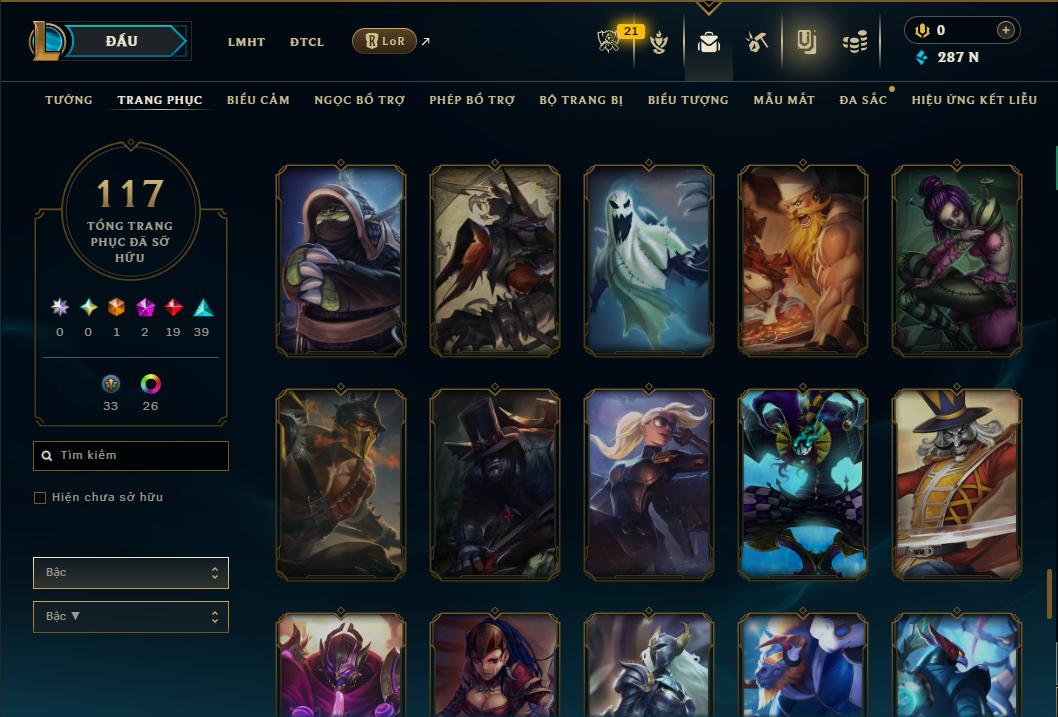This screenshot has height=717, width=1058.
Task: Open the coin stack store icon
Action: click(x=854, y=42)
